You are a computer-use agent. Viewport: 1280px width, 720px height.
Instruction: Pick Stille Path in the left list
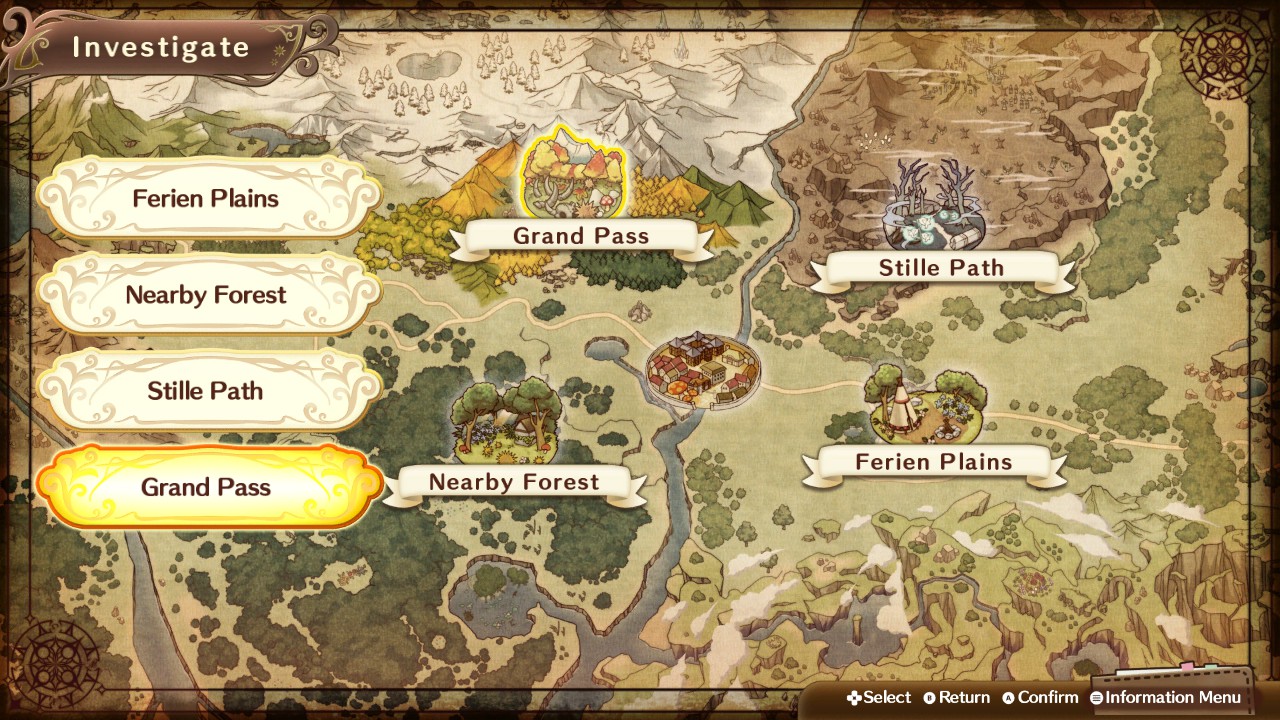coord(207,391)
